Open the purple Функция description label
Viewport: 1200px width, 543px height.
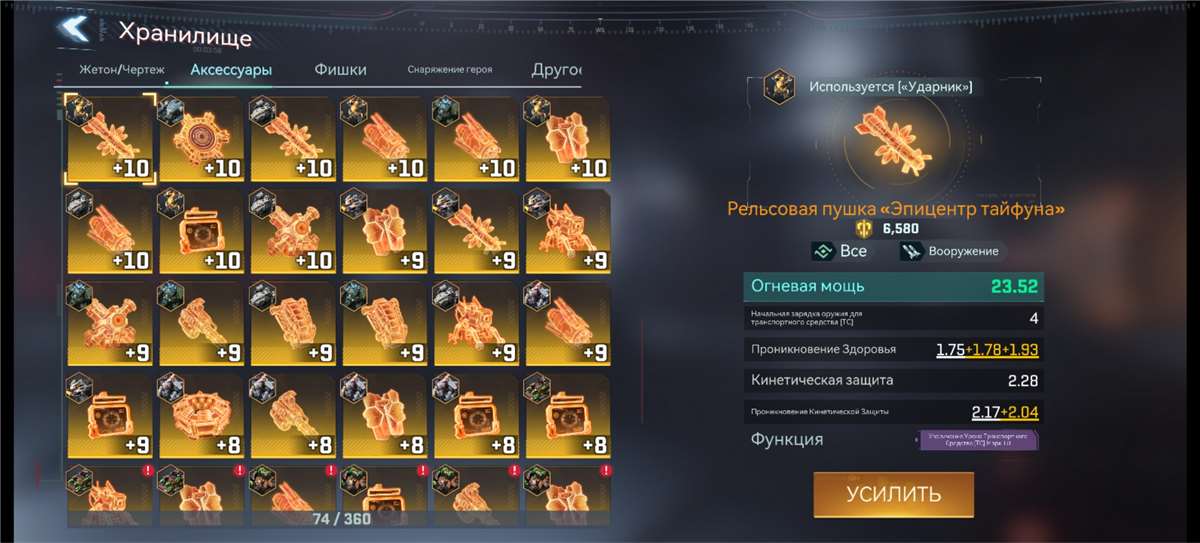pos(979,440)
